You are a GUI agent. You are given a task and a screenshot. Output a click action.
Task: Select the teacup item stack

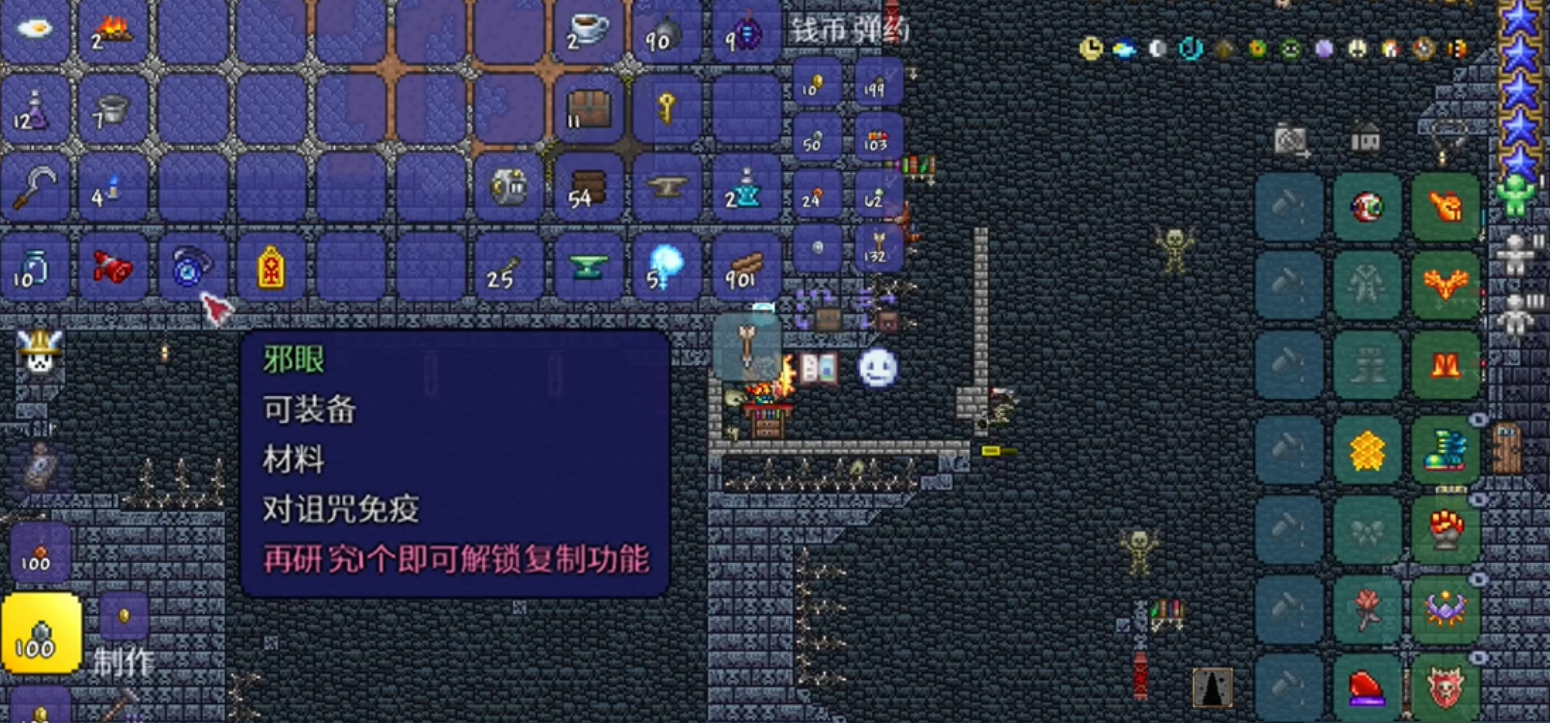(x=586, y=26)
